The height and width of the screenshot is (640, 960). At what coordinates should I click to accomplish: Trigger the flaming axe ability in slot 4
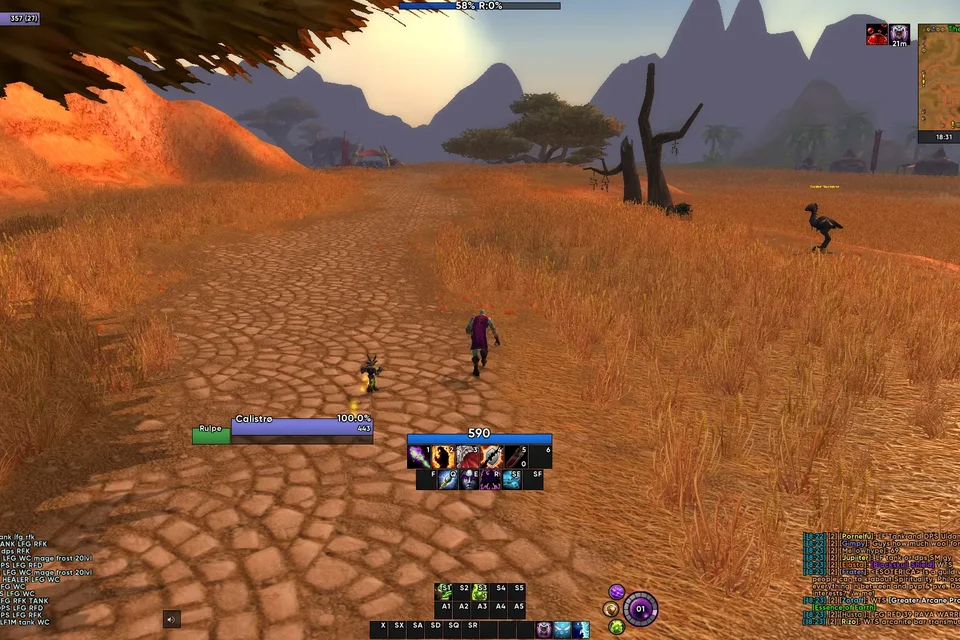tap(492, 457)
